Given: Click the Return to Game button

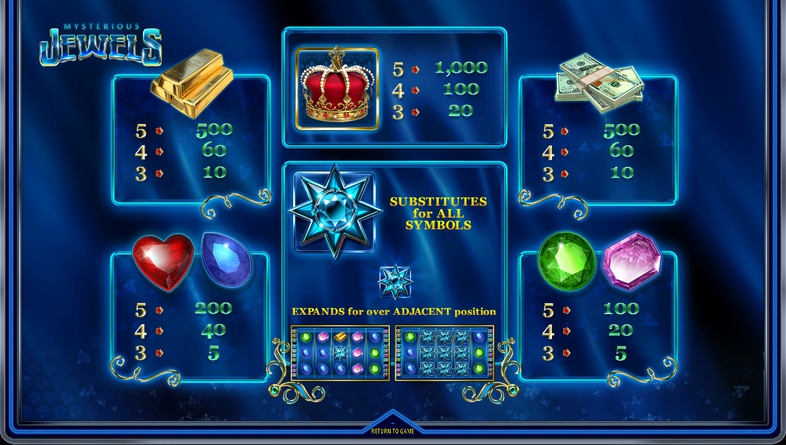Looking at the screenshot, I should pos(393,430).
